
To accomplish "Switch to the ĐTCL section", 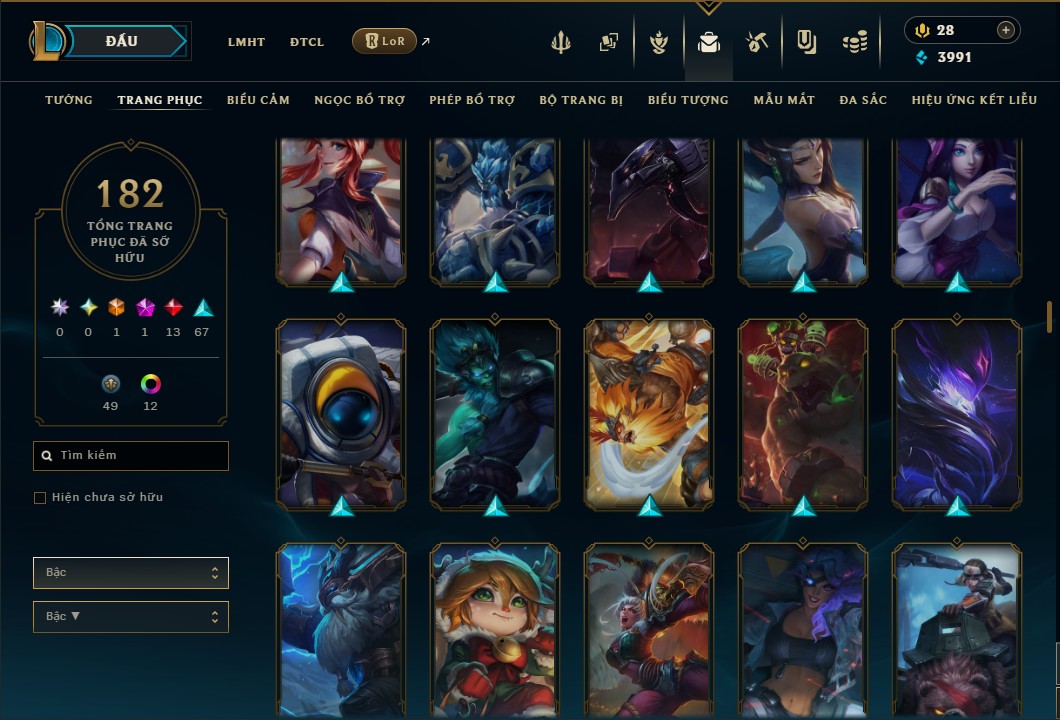I will [306, 42].
